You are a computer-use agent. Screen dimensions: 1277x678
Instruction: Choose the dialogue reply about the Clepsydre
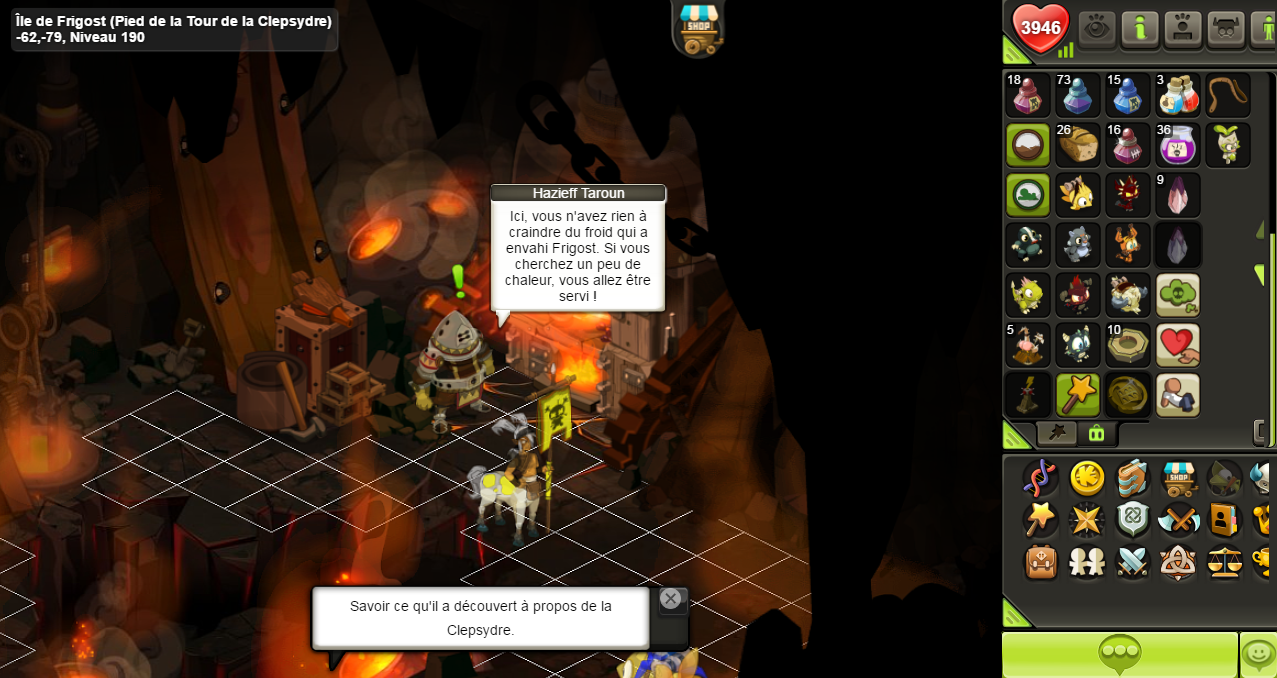[x=480, y=618]
